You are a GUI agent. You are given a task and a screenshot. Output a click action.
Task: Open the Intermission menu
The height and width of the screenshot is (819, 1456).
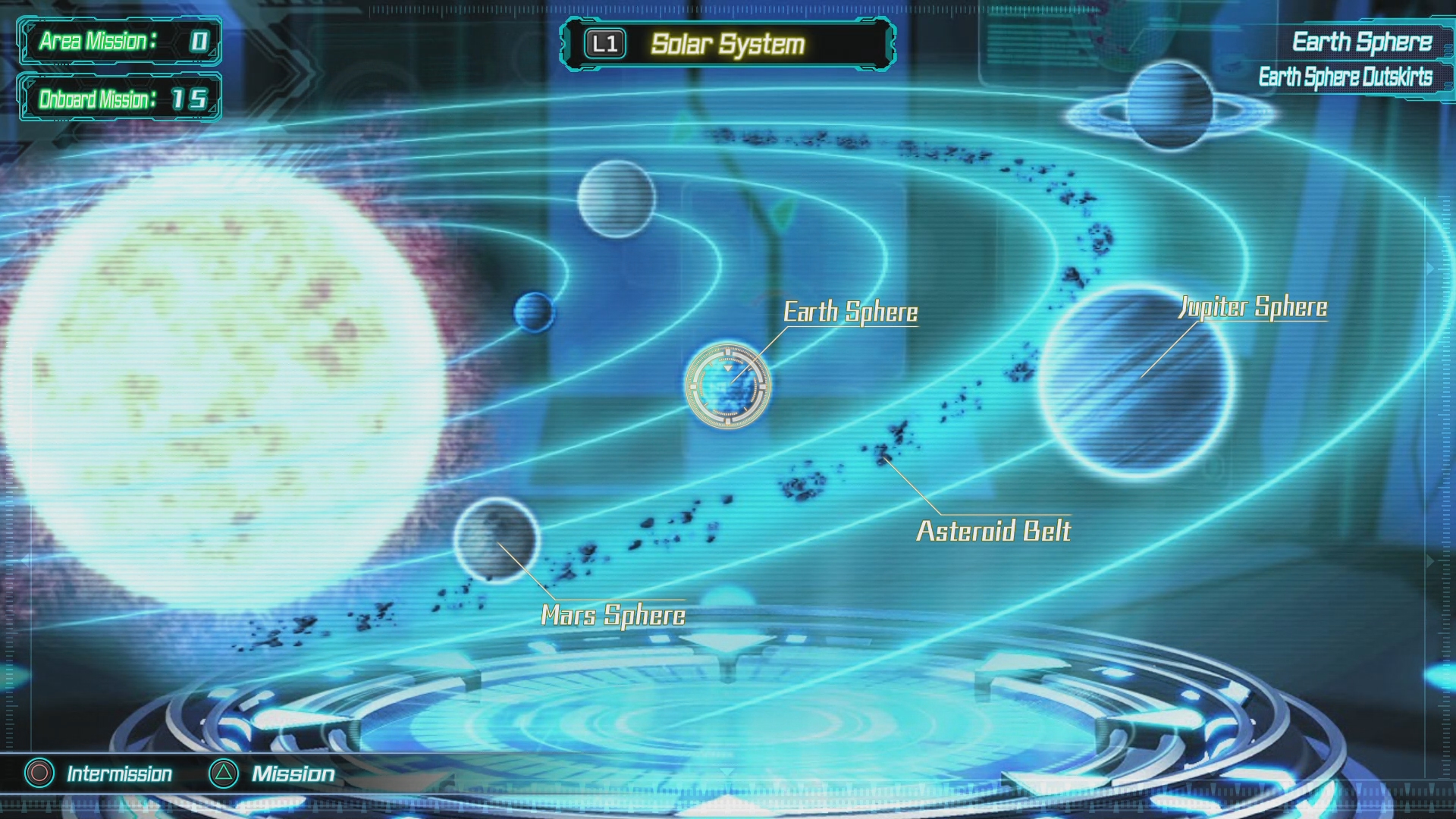(x=99, y=773)
